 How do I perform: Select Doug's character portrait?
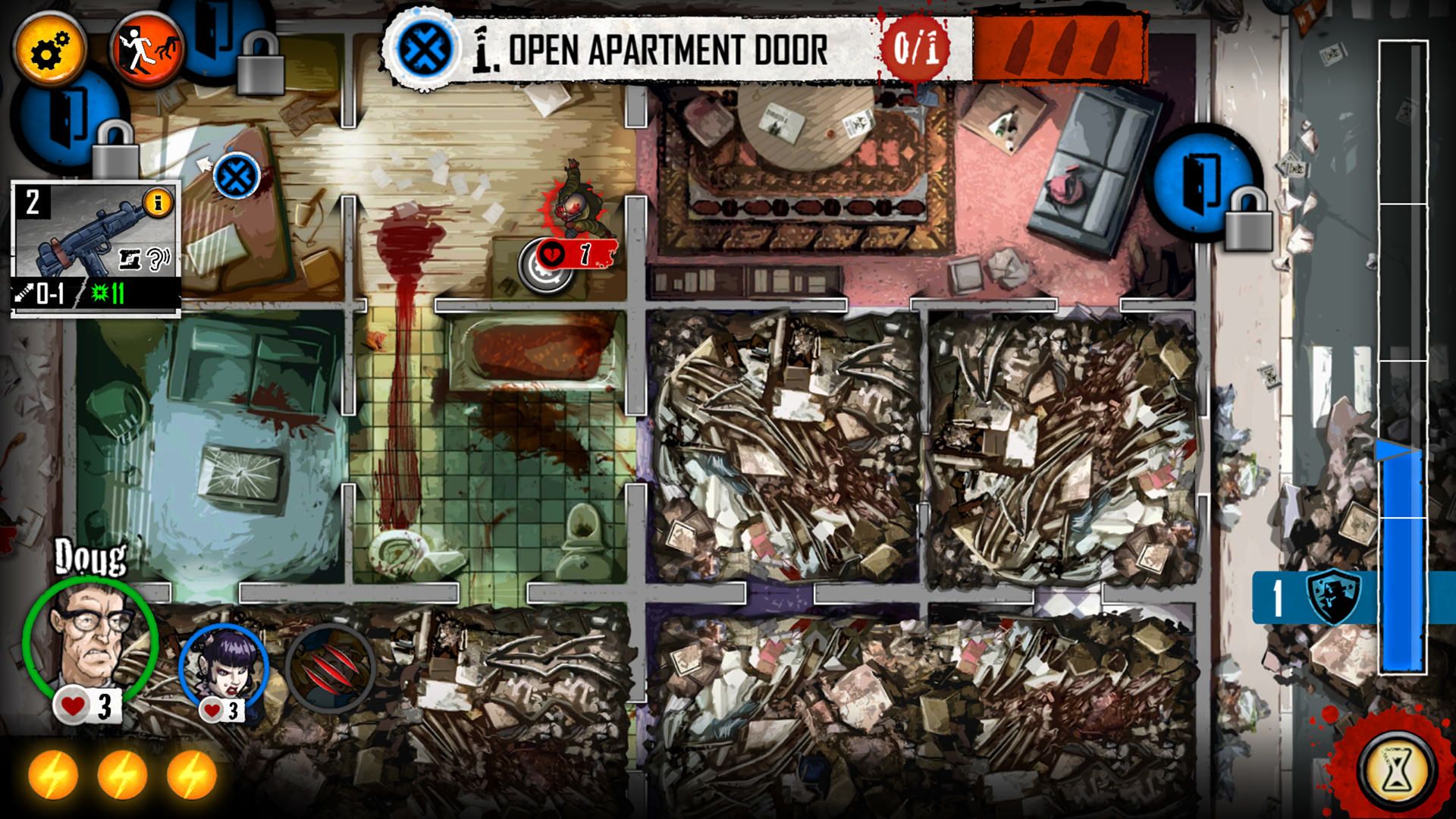[x=90, y=642]
